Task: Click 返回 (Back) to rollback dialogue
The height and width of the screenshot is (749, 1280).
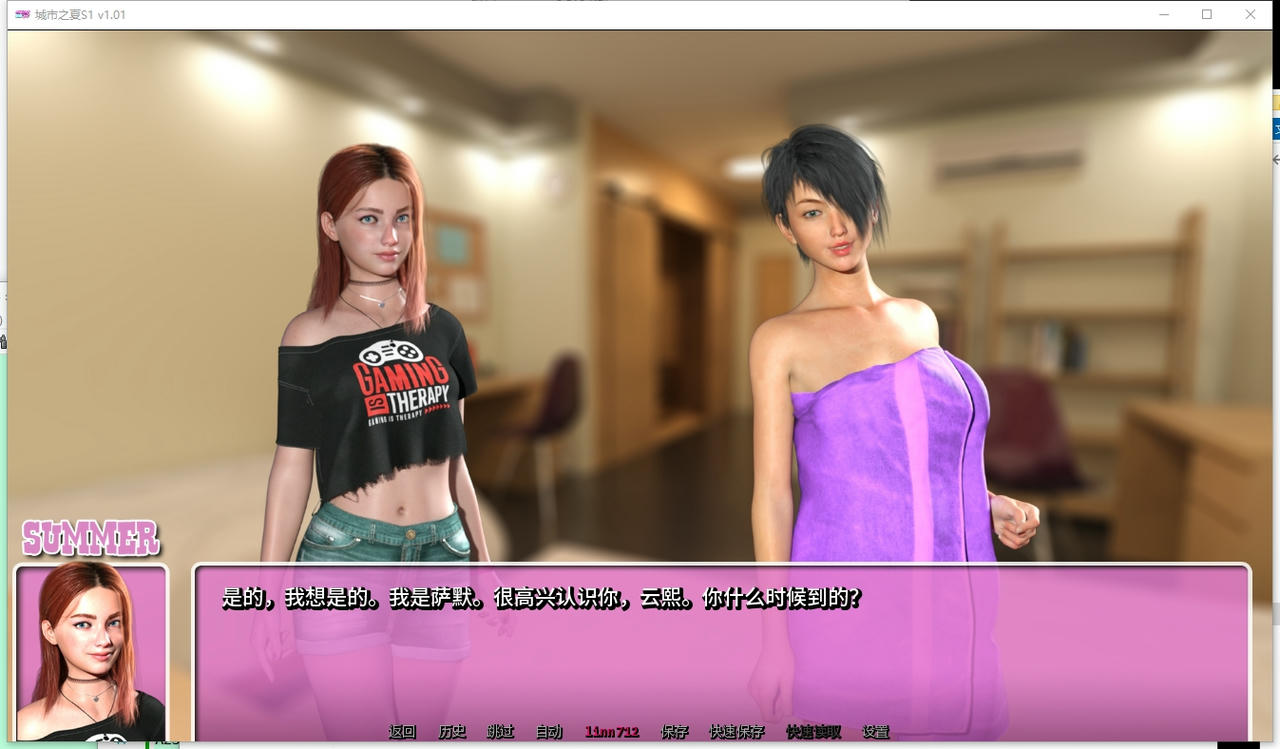Action: [401, 731]
